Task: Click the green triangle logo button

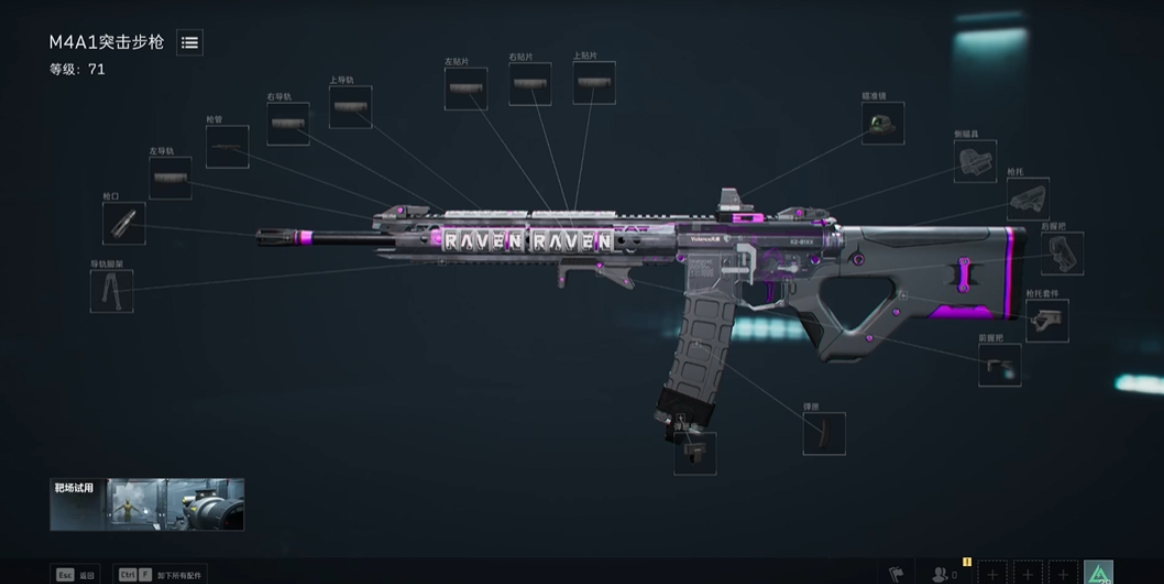Action: coord(1098,573)
